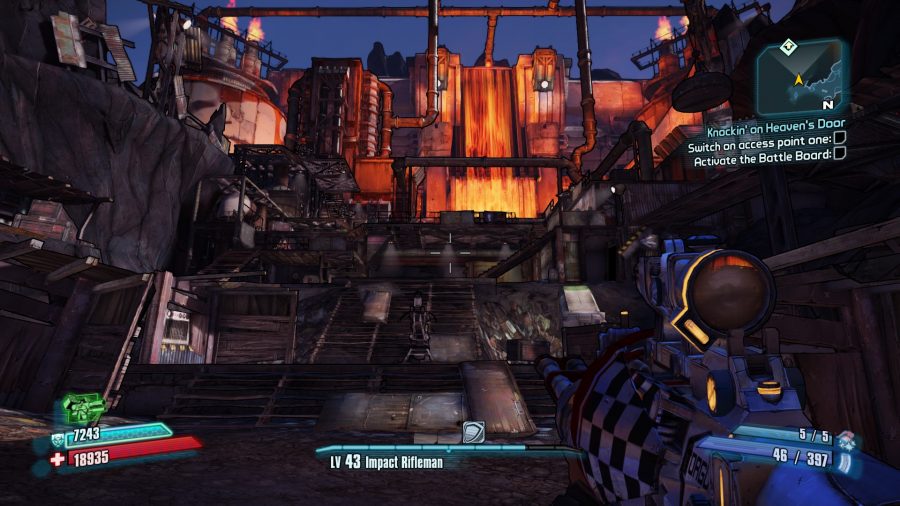Open the minimap in the corner
The image size is (900, 506).
coord(803,79)
